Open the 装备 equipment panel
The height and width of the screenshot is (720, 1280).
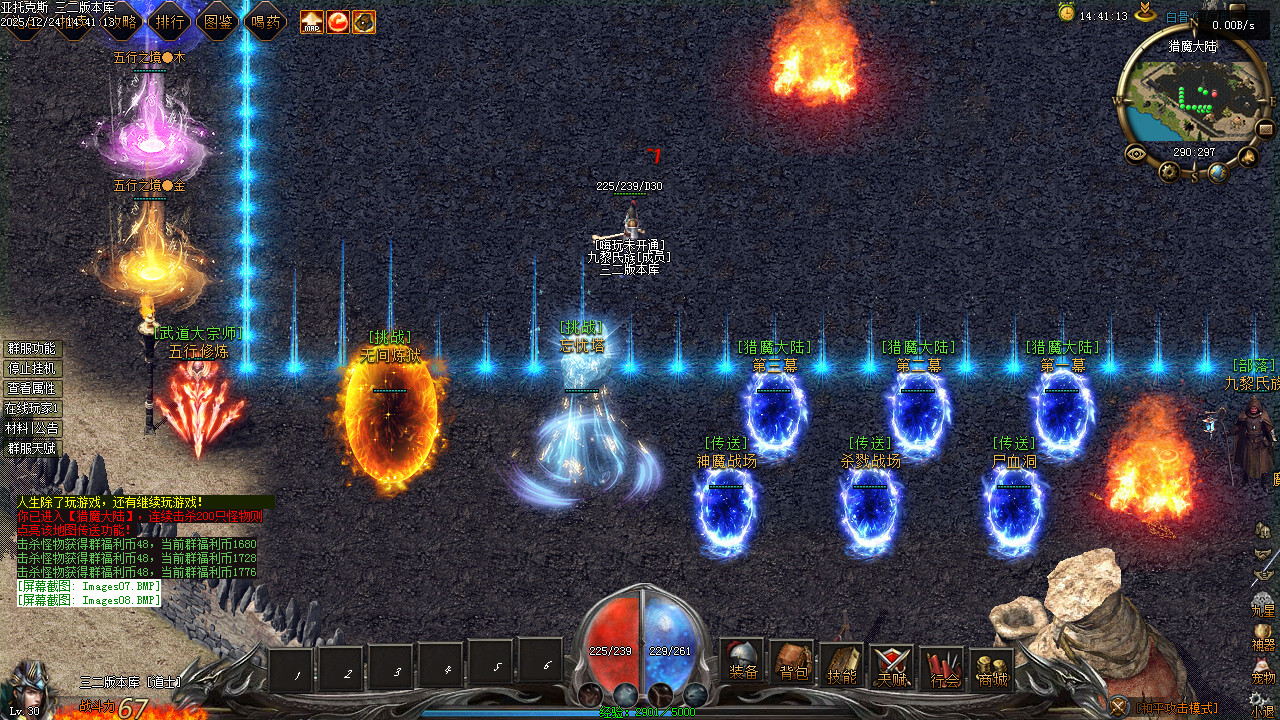click(x=743, y=663)
